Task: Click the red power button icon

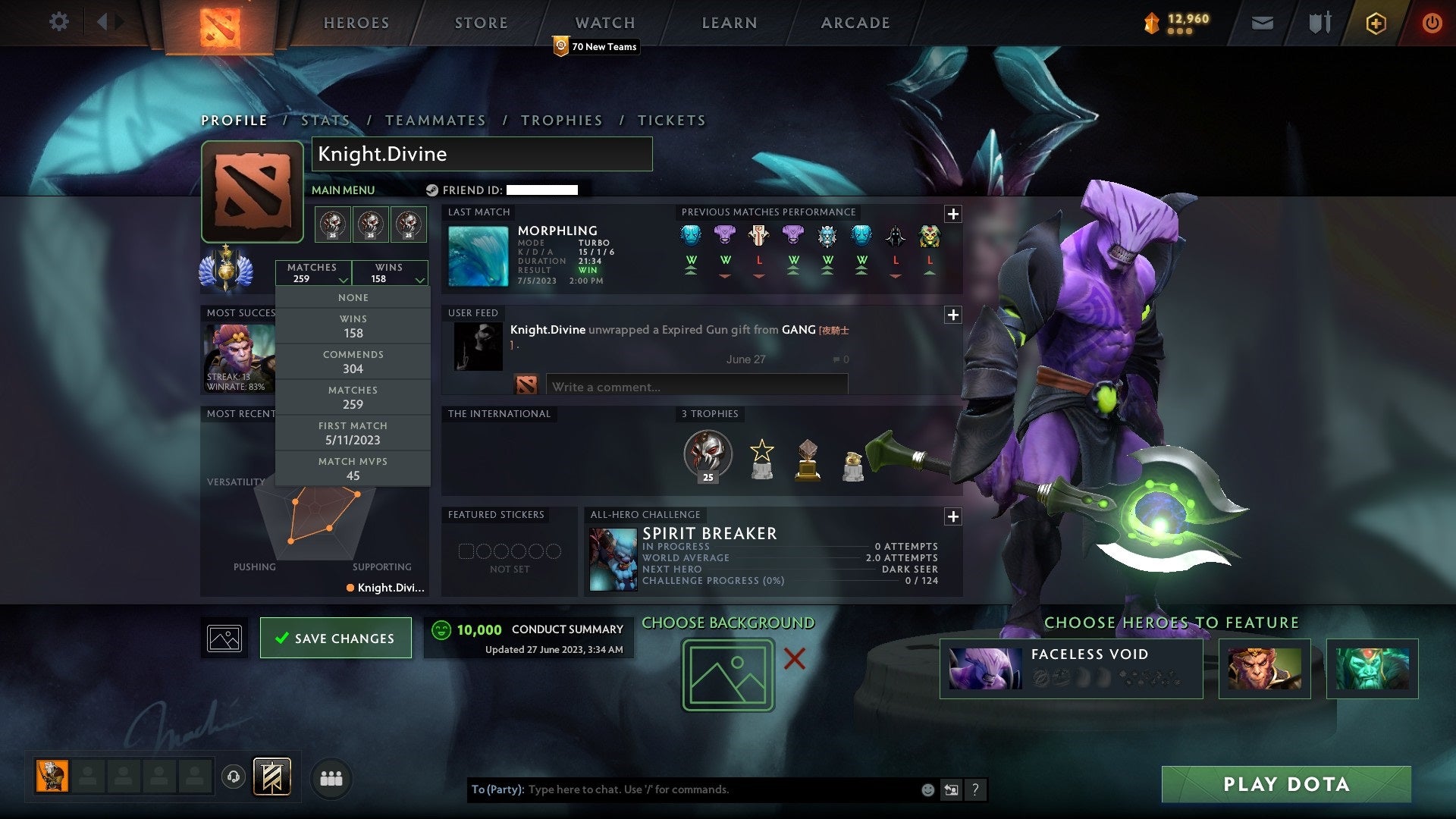Action: coord(1432,23)
